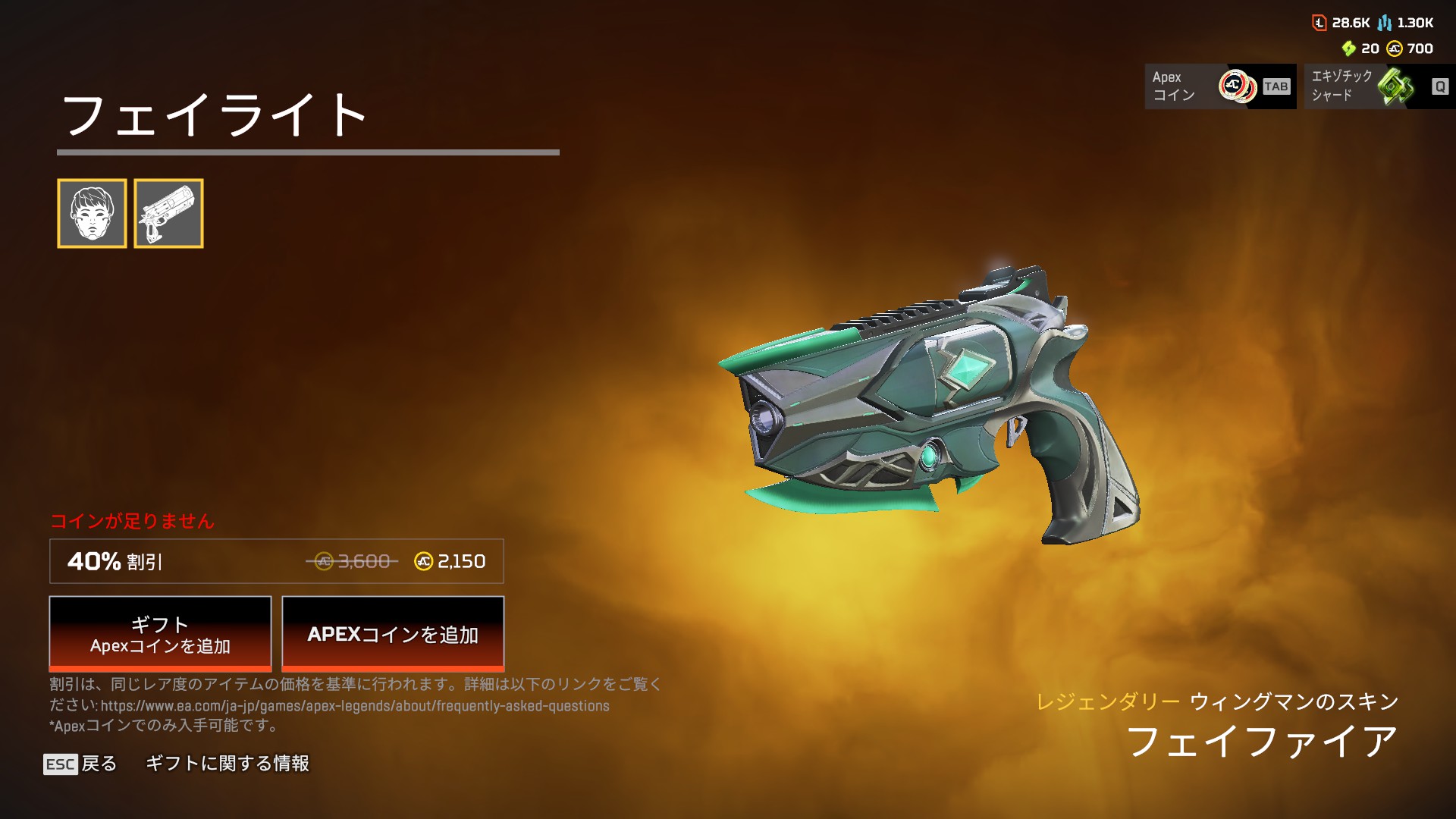Select the legend portrait bundle item
Screen dimensions: 1456x819
tap(92, 214)
